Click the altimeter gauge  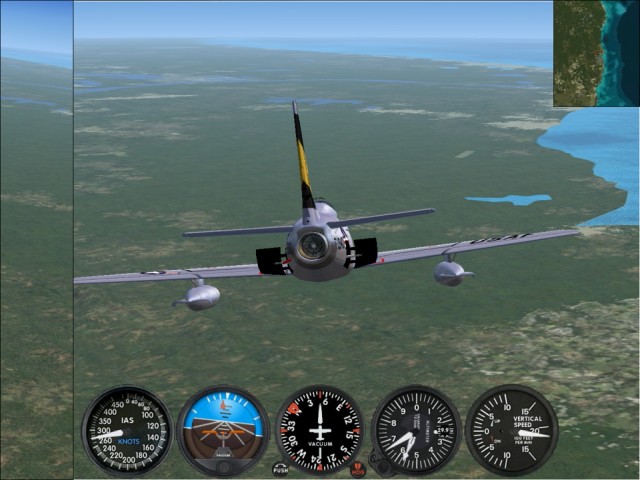click(415, 430)
